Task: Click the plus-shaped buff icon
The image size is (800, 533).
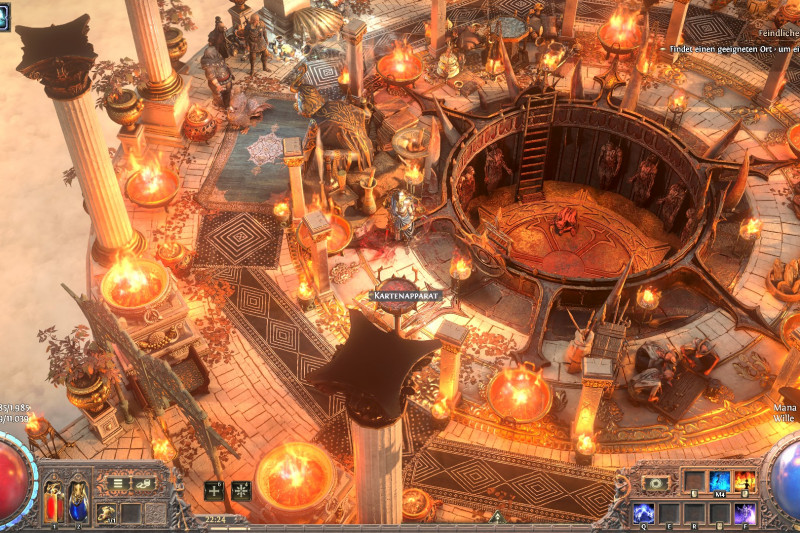Action: click(x=214, y=490)
